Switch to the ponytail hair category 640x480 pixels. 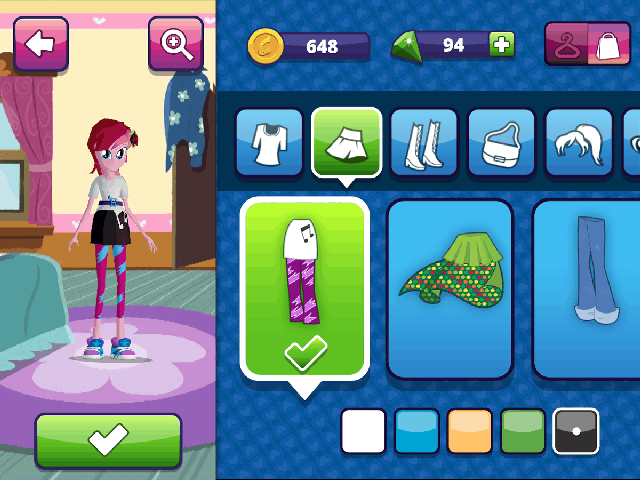click(x=578, y=142)
